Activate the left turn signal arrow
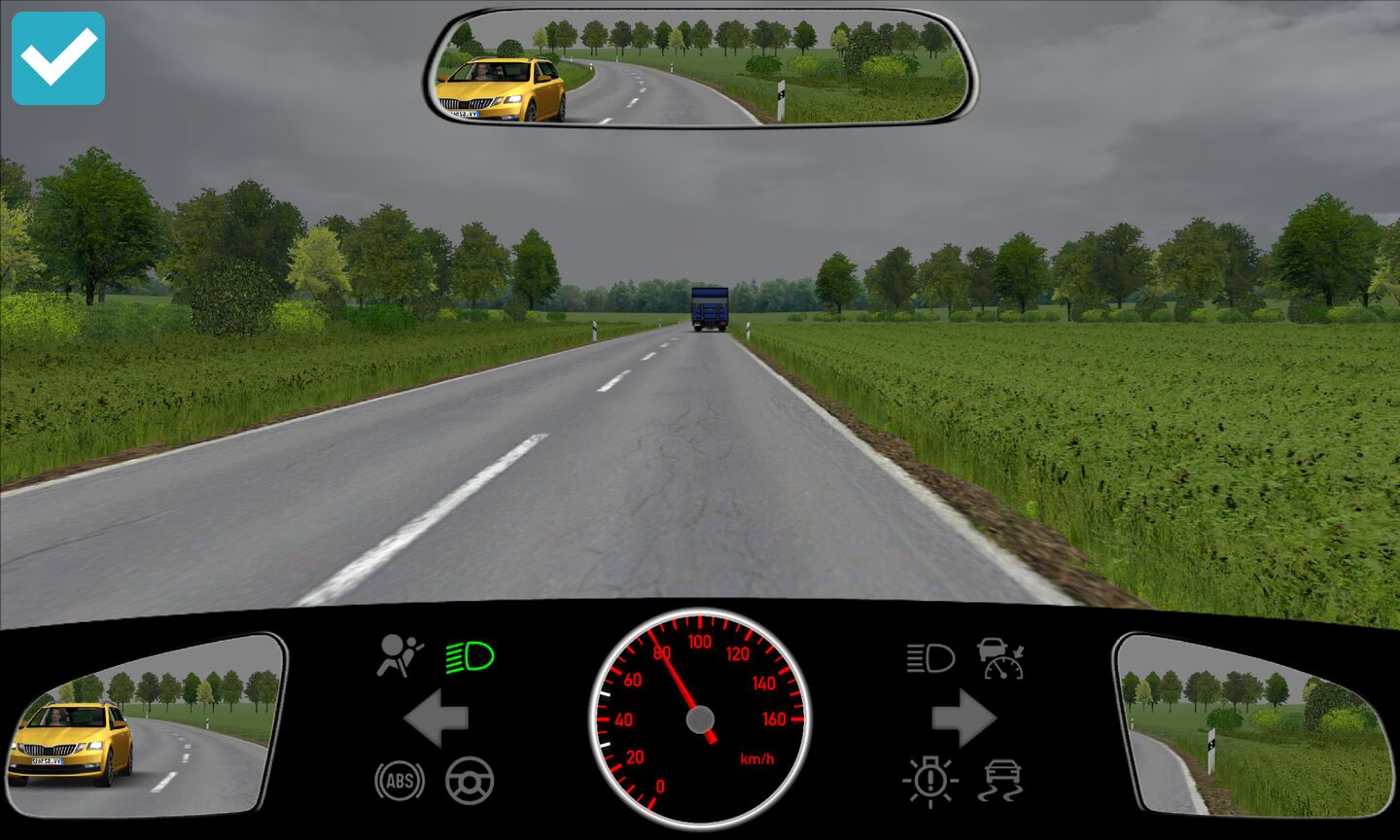Image resolution: width=1400 pixels, height=840 pixels. (x=436, y=718)
